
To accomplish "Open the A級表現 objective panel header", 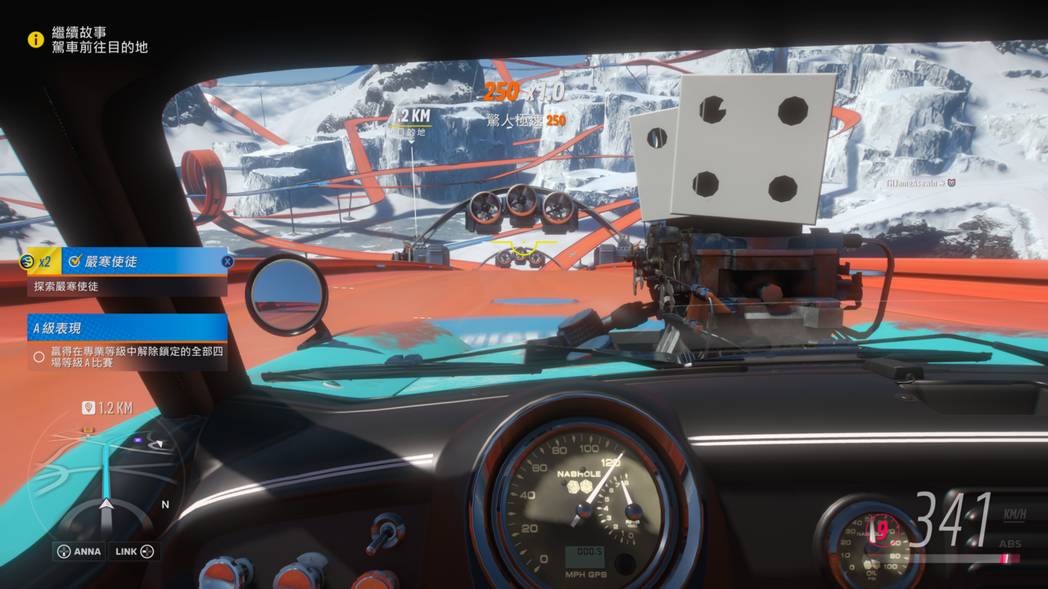I will pos(127,327).
